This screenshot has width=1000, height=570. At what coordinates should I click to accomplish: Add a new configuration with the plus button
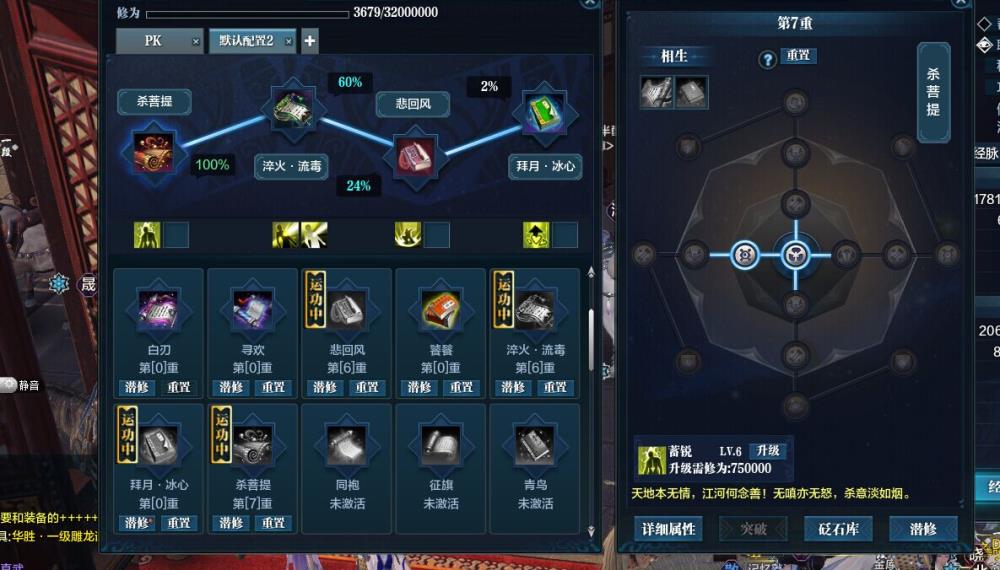click(x=310, y=41)
